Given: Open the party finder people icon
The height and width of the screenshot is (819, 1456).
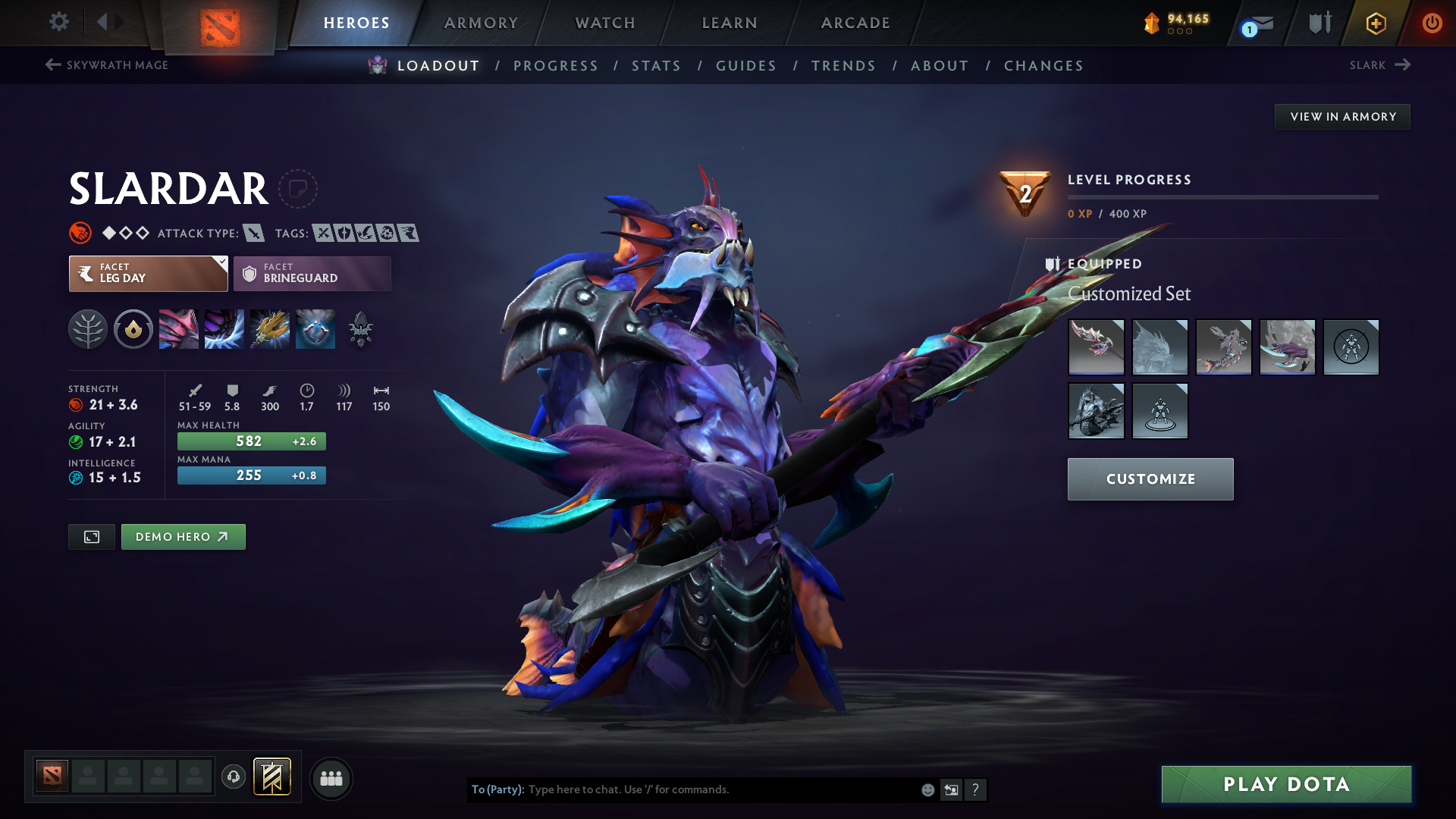Looking at the screenshot, I should (331, 778).
